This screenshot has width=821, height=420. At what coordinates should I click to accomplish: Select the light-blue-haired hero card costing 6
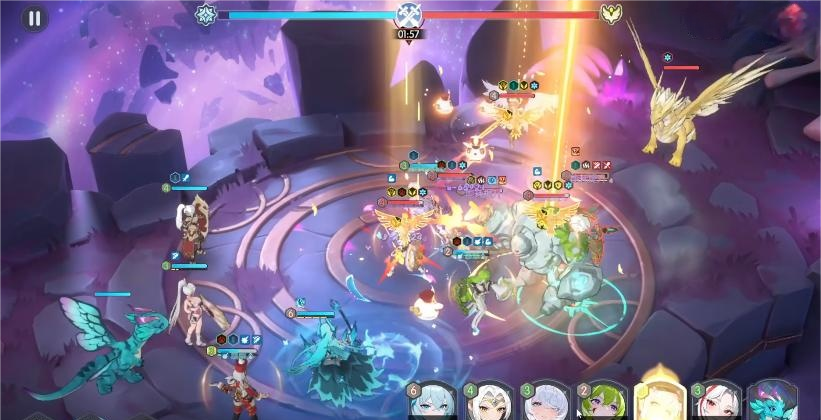(x=432, y=402)
